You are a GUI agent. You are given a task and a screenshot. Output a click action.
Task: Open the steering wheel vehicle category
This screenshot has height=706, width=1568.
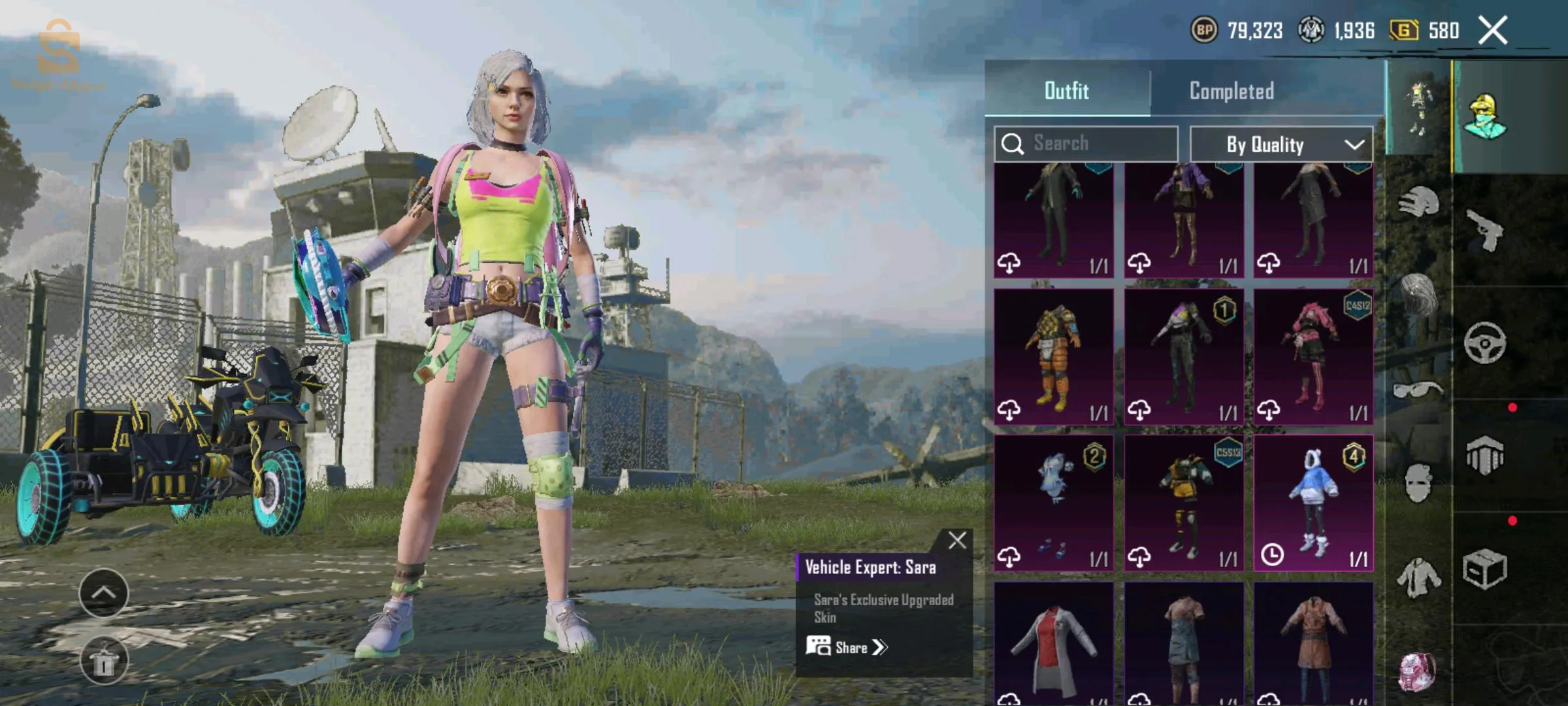click(x=1484, y=343)
